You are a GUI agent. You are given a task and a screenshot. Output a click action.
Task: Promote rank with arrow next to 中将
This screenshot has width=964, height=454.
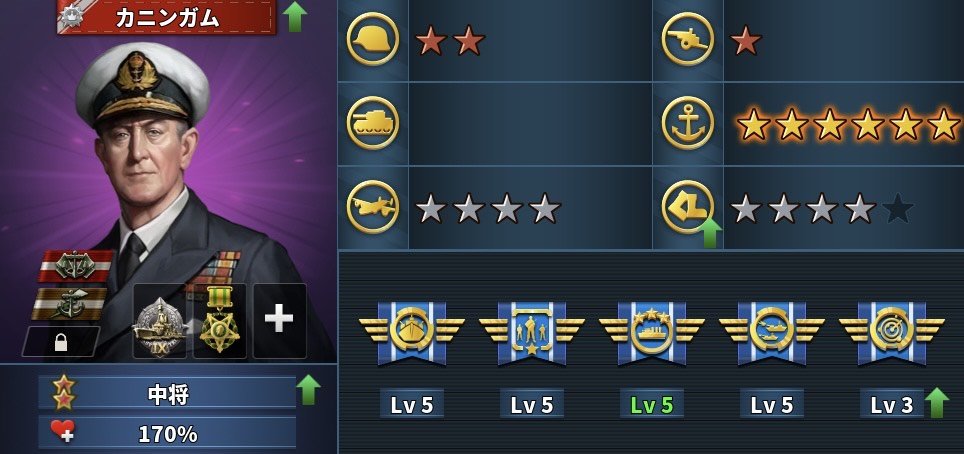[309, 389]
